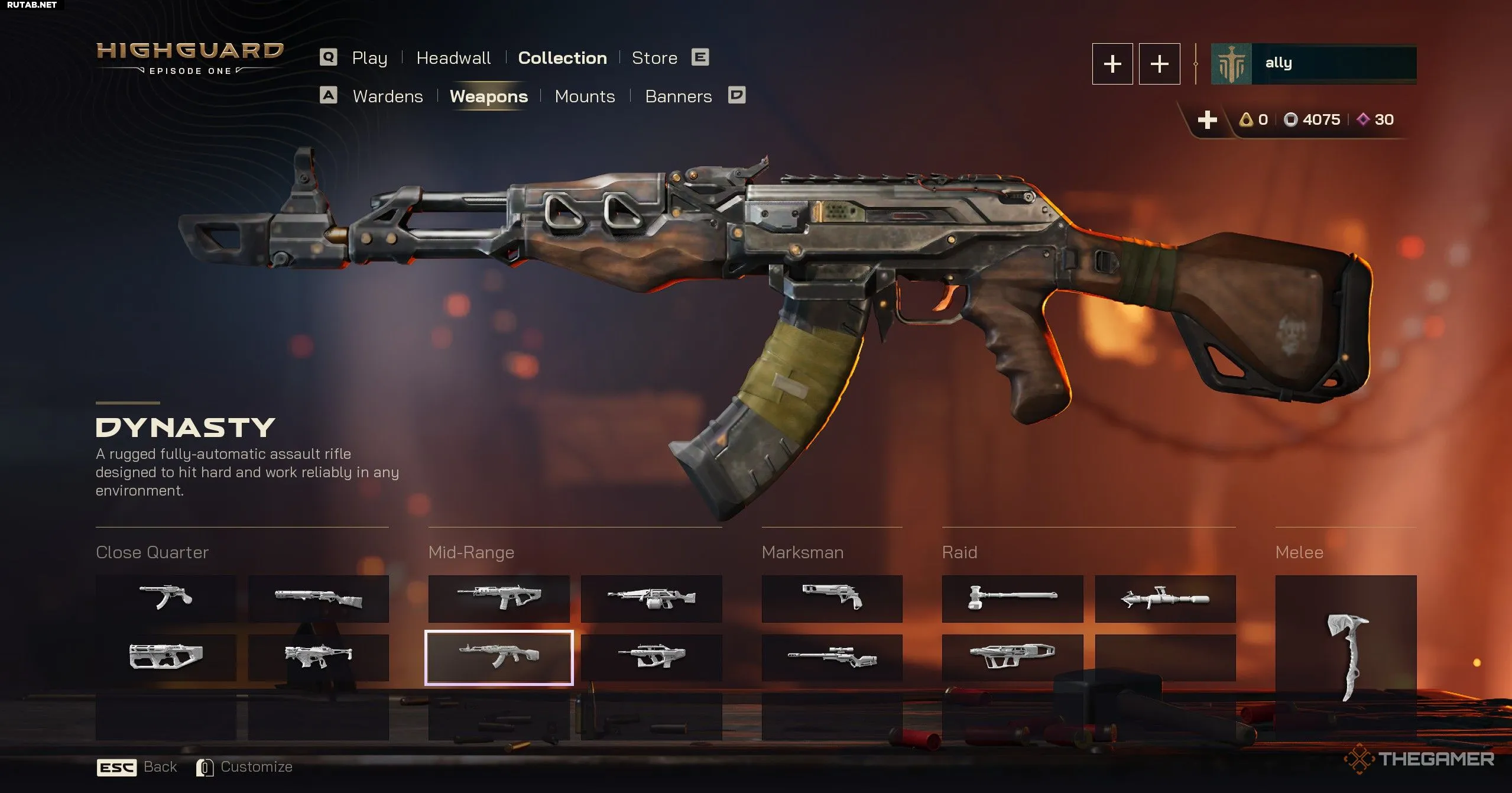The image size is (1512, 793).
Task: Go Back from the weapons screen
Action: [x=137, y=767]
